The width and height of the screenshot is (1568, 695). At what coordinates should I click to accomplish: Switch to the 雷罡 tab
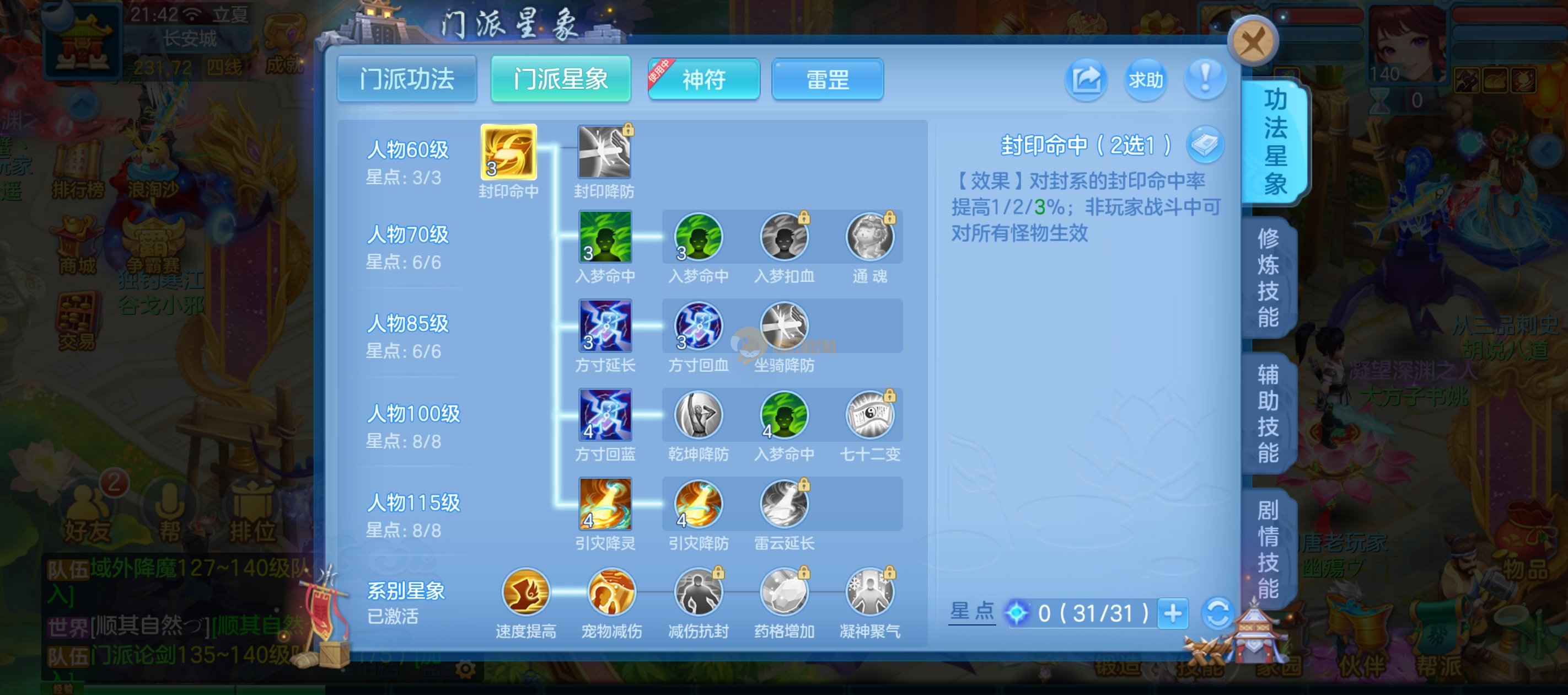(x=827, y=79)
